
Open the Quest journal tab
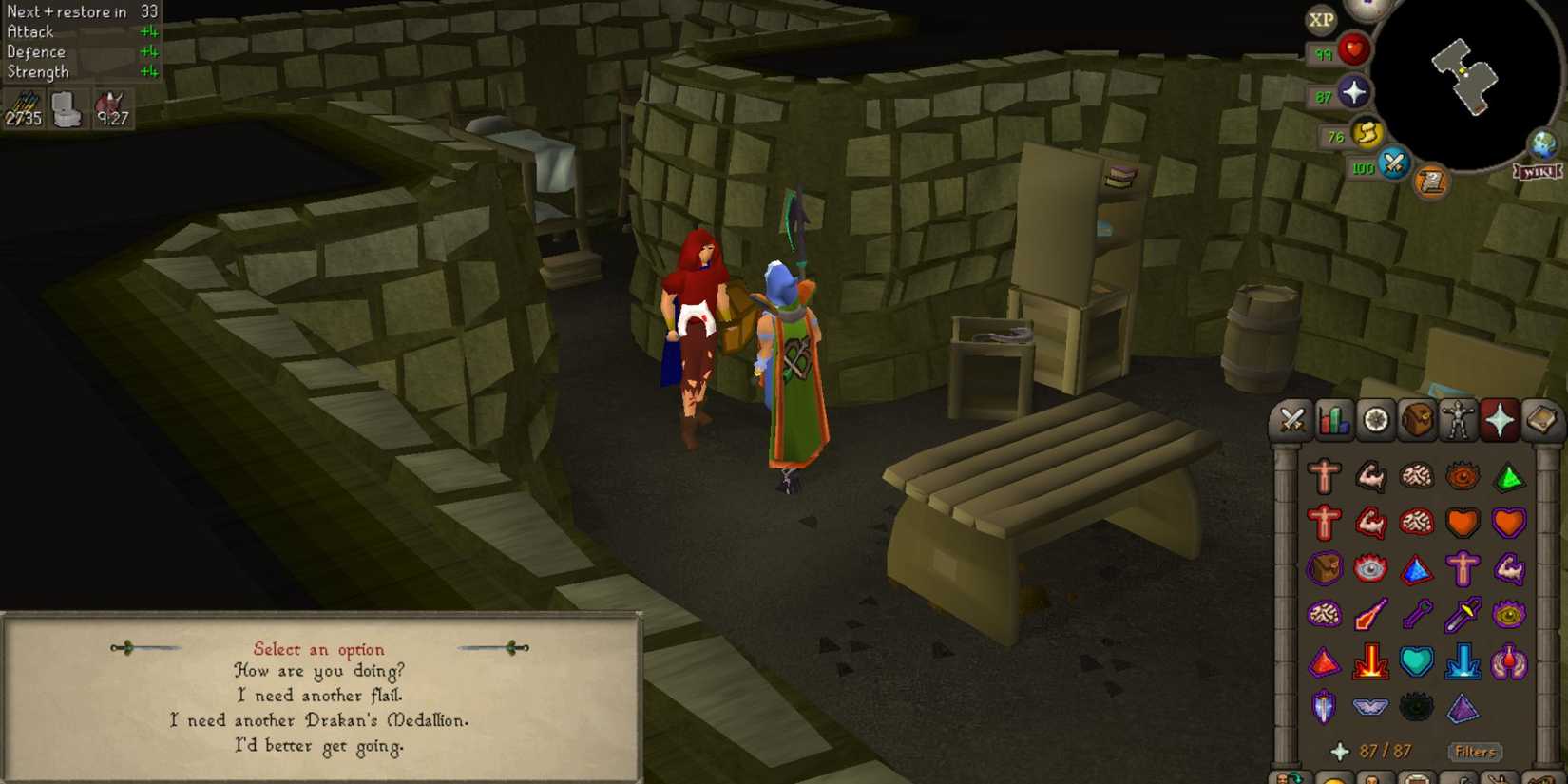(1376, 419)
